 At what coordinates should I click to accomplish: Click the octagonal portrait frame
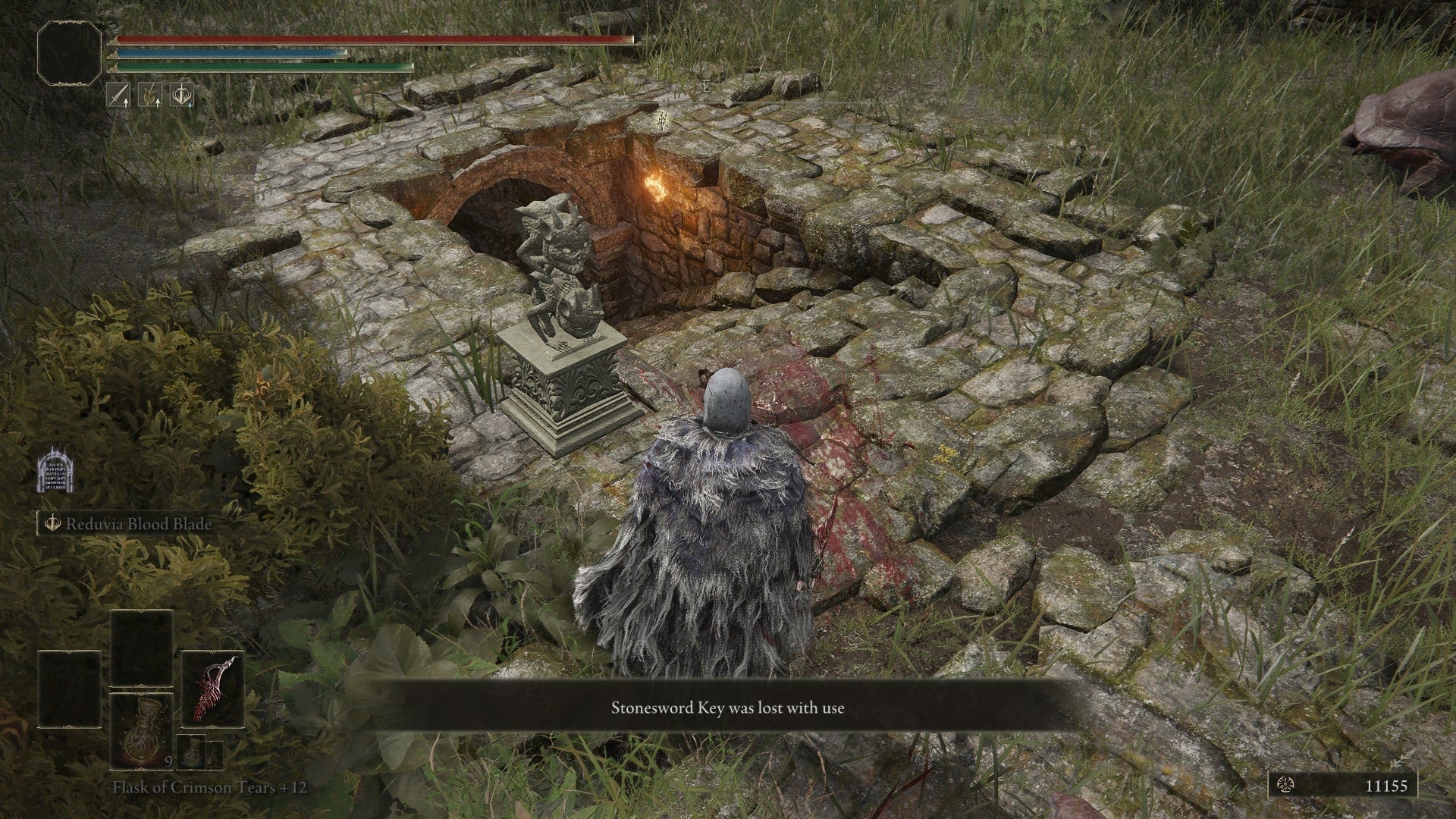click(x=70, y=52)
